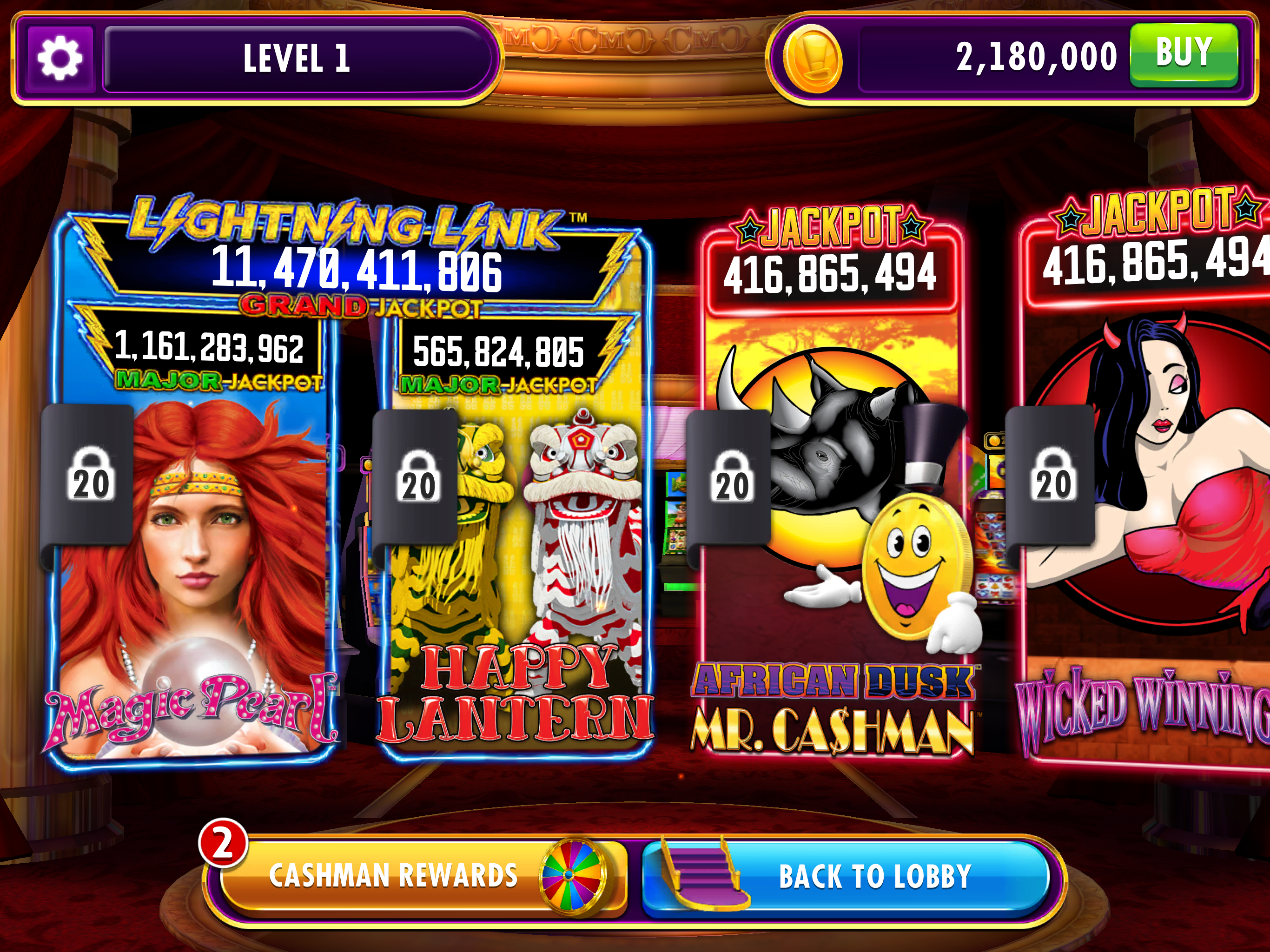Tap the green BUY button
Screen dimensions: 1270x952
pyautogui.click(x=1184, y=55)
